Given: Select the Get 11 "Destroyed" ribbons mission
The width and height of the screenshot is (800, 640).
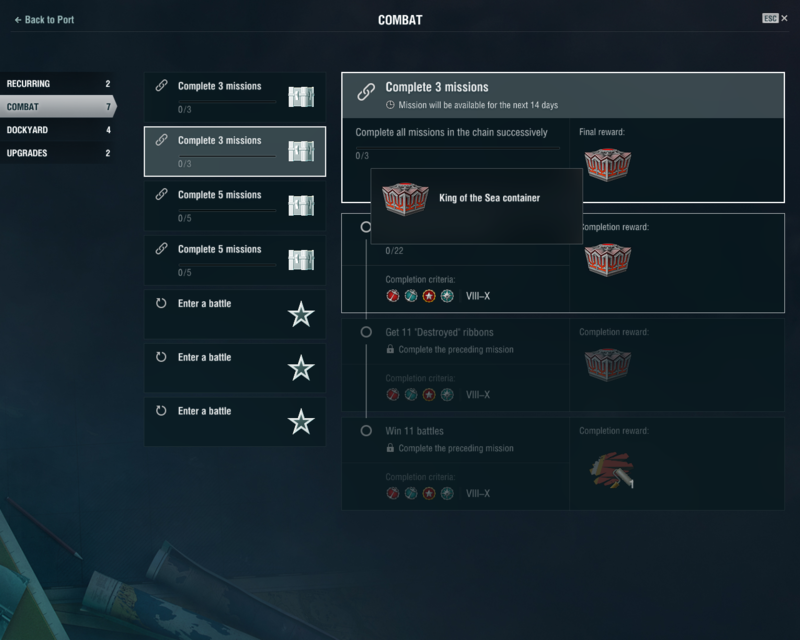Looking at the screenshot, I should coord(440,332).
